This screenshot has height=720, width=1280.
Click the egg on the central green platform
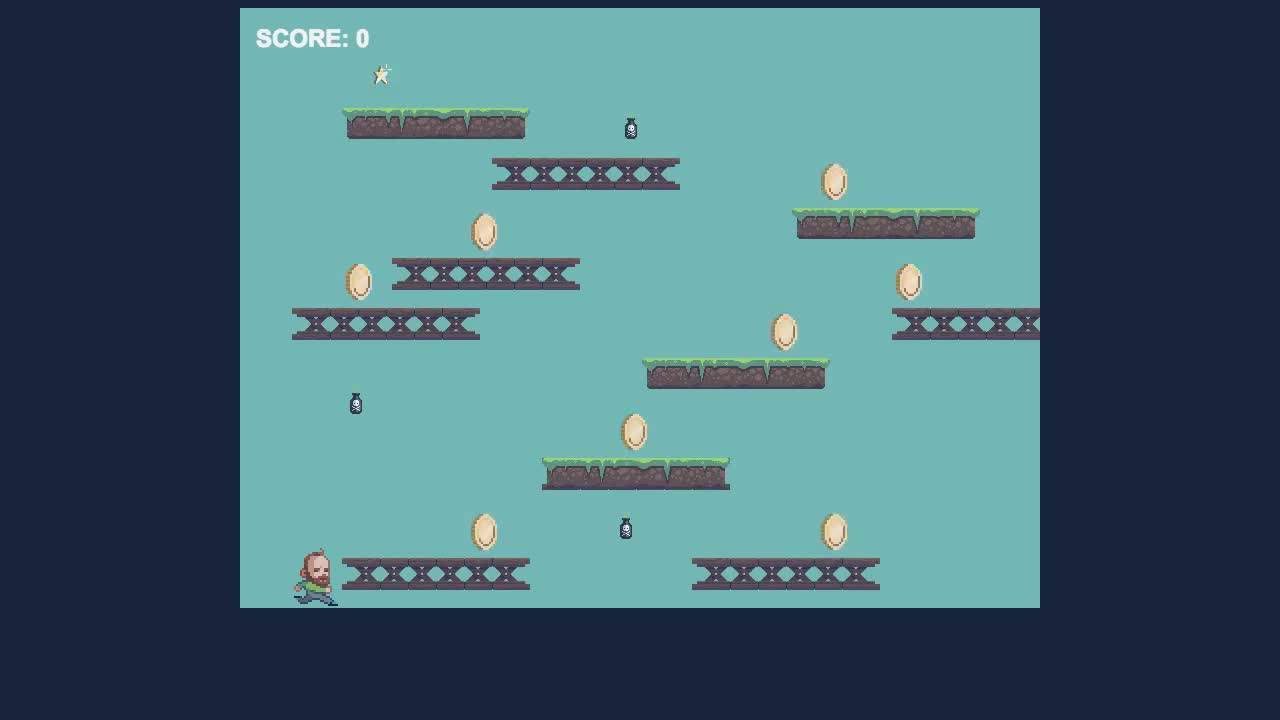(x=636, y=432)
